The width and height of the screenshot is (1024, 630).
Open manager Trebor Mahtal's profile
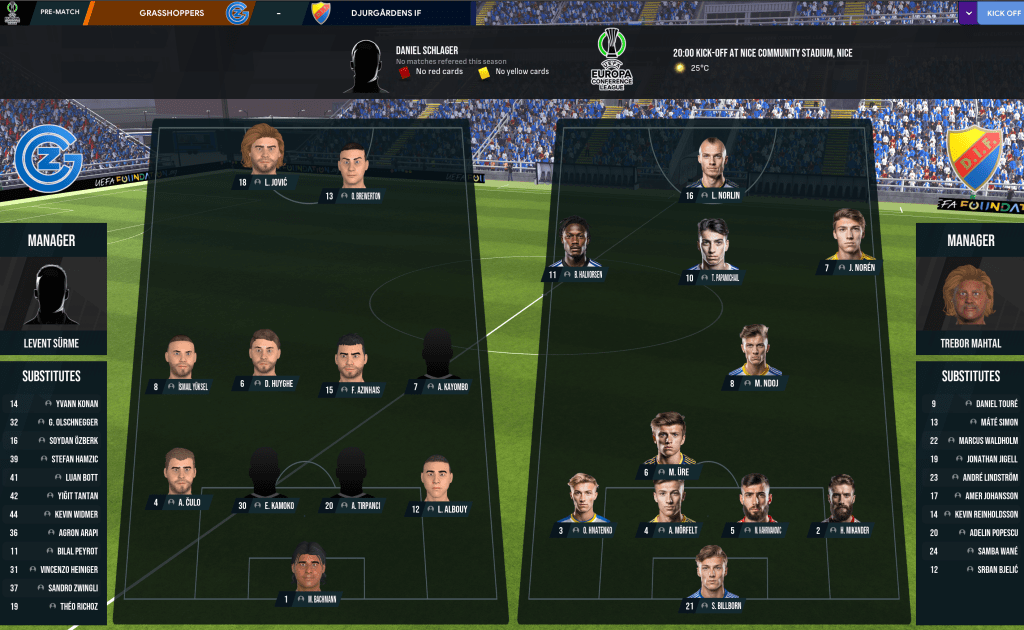click(x=970, y=343)
